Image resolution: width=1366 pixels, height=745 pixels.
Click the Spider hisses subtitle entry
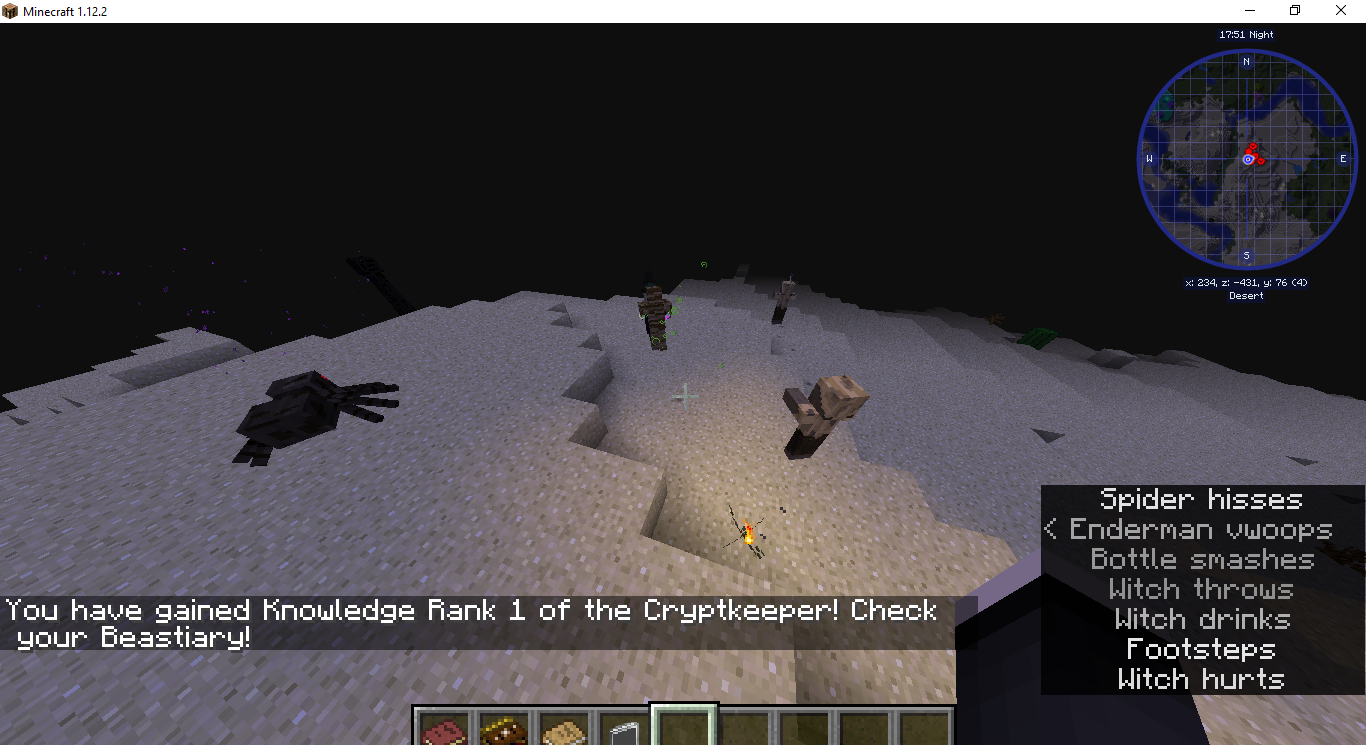point(1200,499)
